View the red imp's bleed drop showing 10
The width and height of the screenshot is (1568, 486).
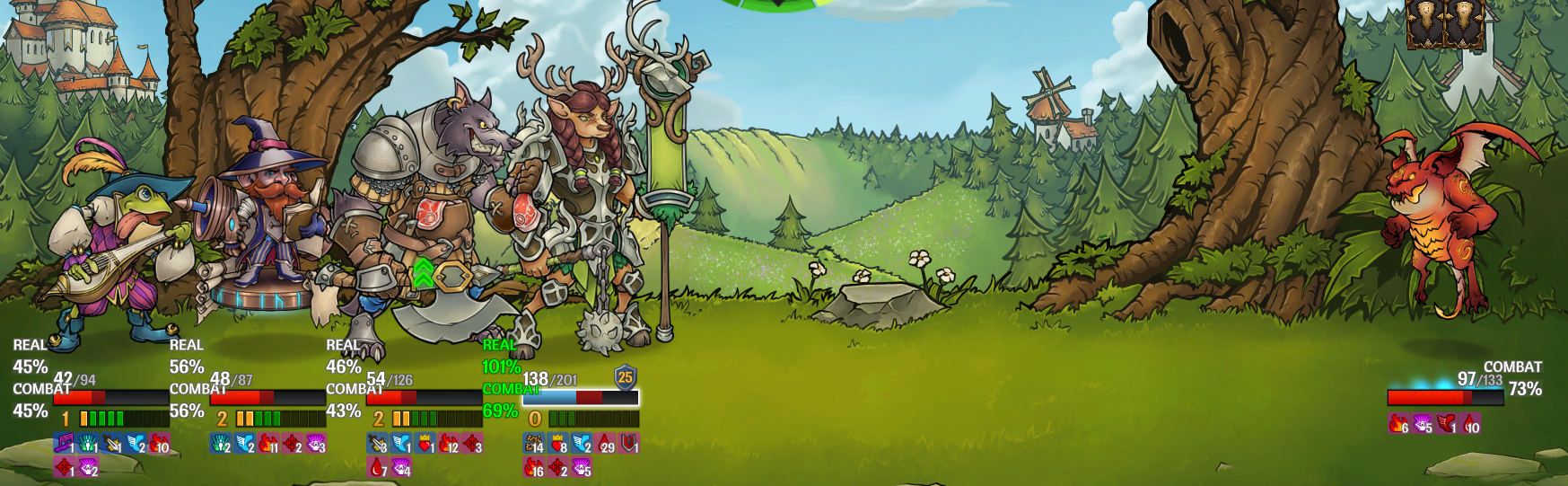coord(1470,423)
